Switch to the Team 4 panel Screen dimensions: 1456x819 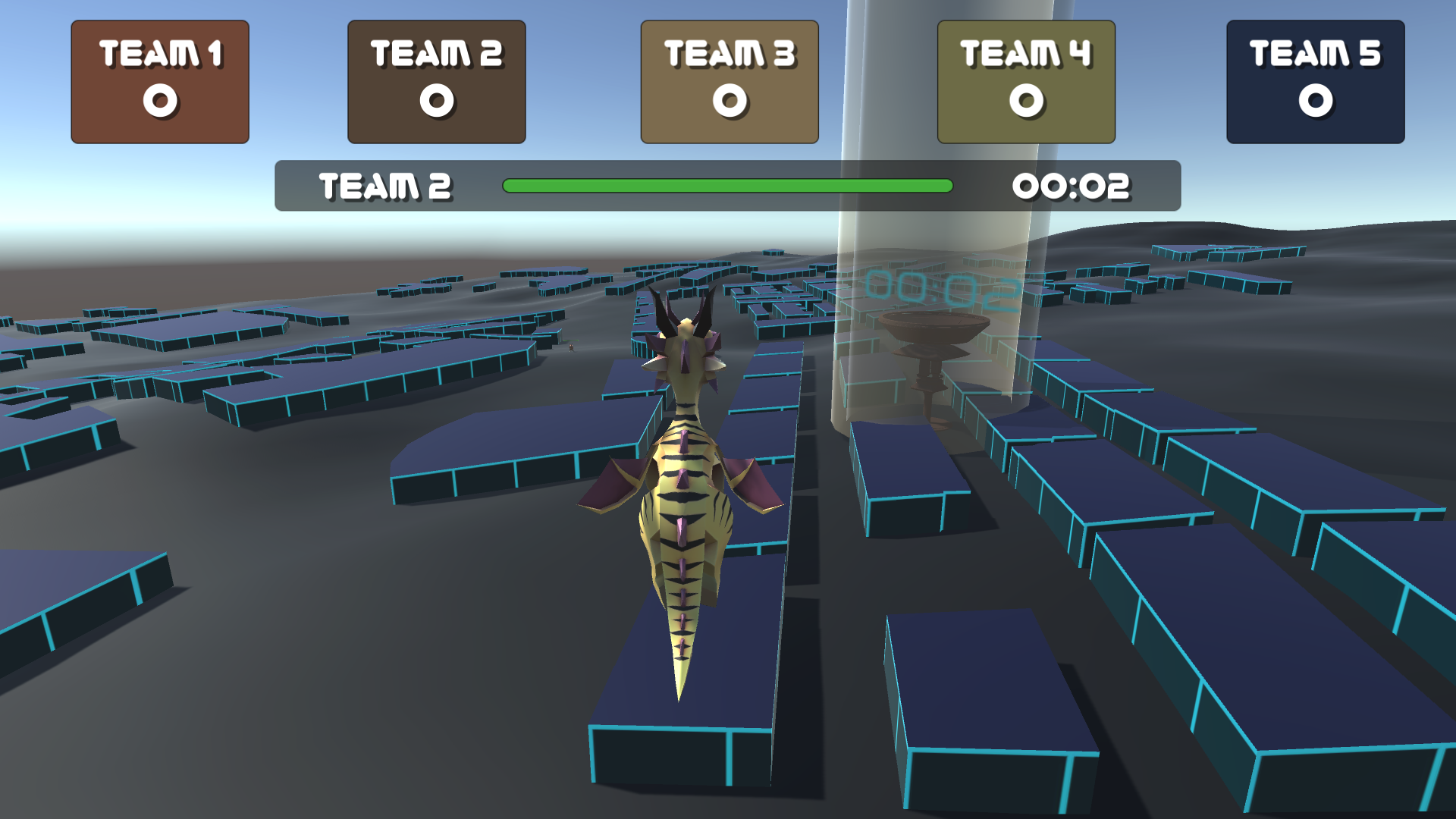pyautogui.click(x=1025, y=80)
